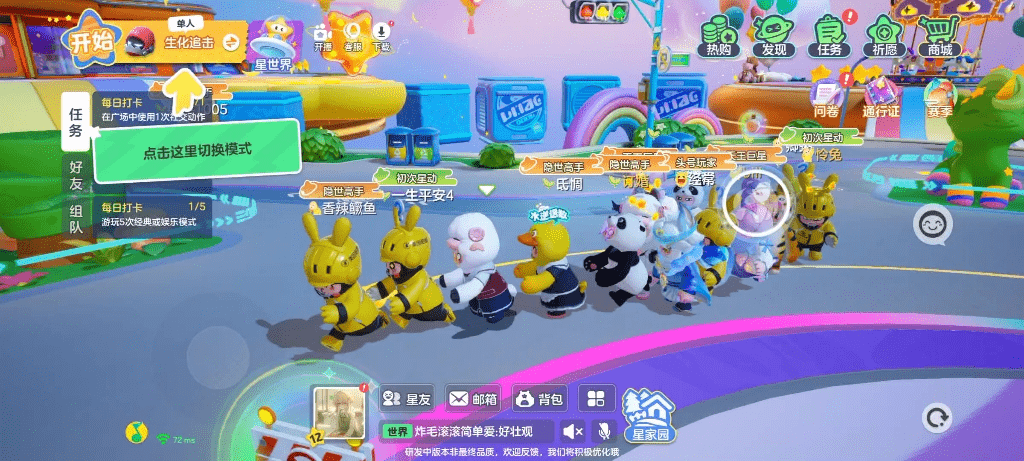Open the 邮箱 mailbox
1024x461 pixels.
pos(473,399)
